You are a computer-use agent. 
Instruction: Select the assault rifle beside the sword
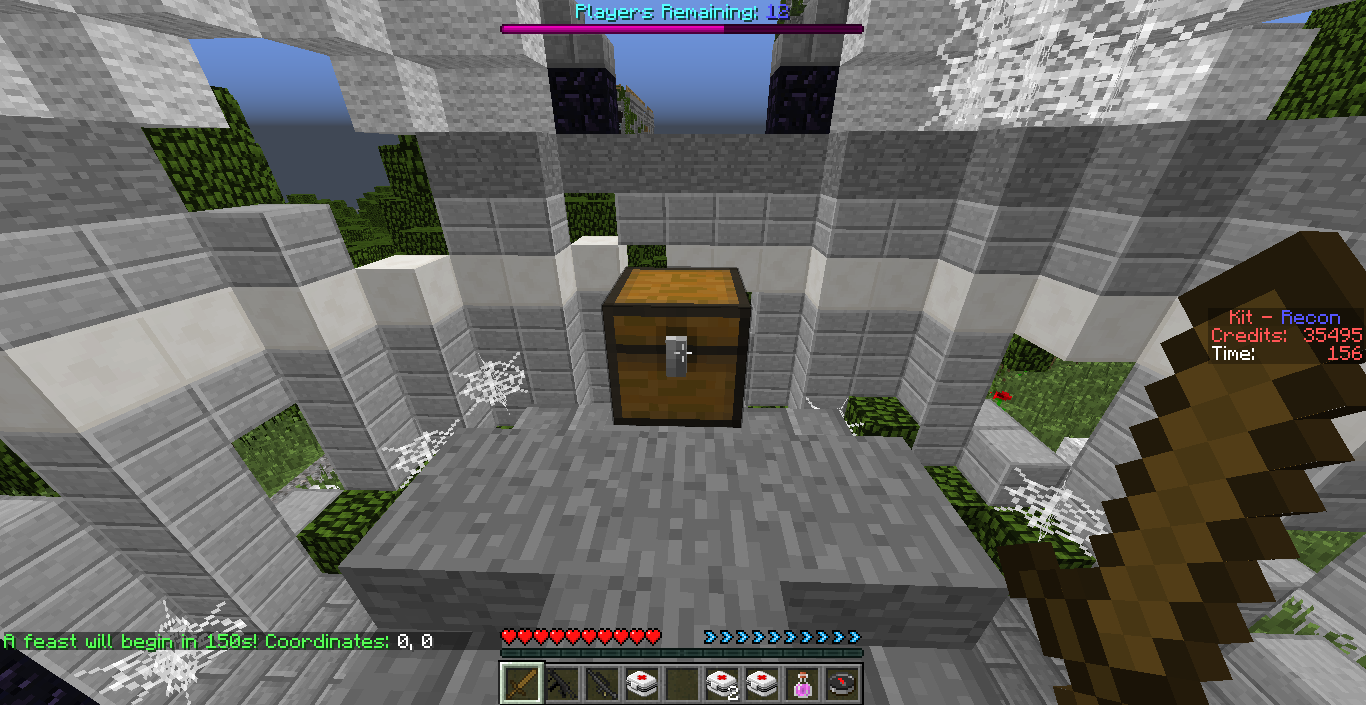point(561,683)
